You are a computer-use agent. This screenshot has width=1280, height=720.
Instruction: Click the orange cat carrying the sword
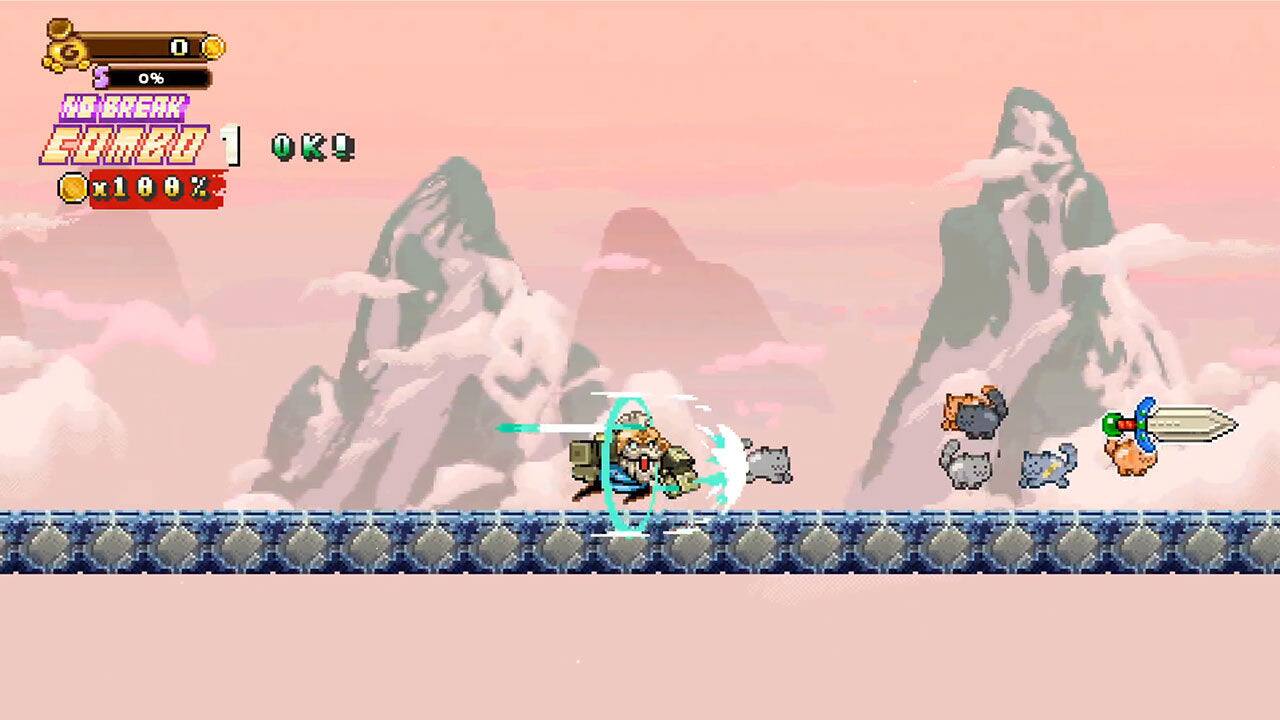pyautogui.click(x=1132, y=460)
